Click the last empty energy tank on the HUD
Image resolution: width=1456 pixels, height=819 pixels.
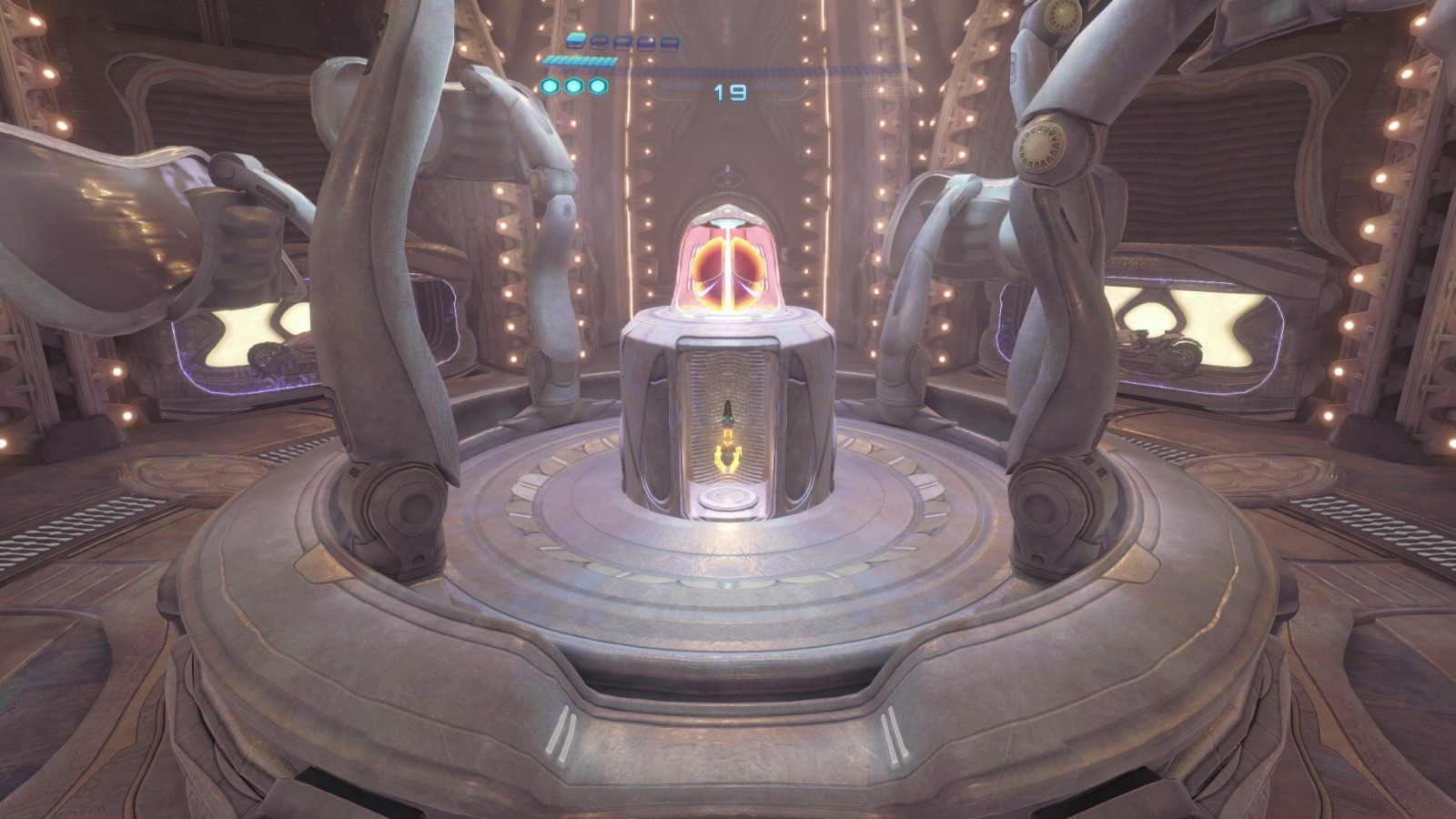click(x=670, y=44)
